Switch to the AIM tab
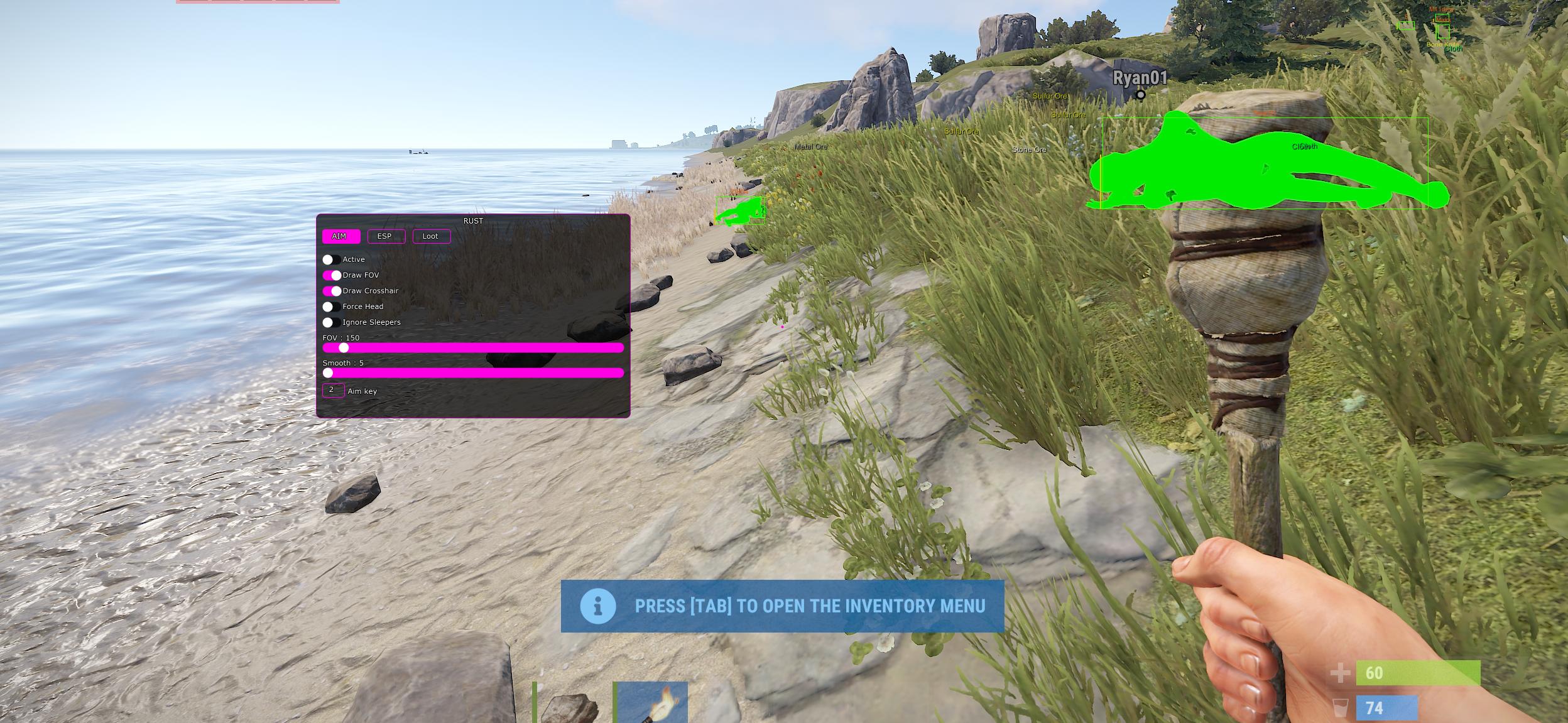The height and width of the screenshot is (723, 1568). [x=340, y=236]
